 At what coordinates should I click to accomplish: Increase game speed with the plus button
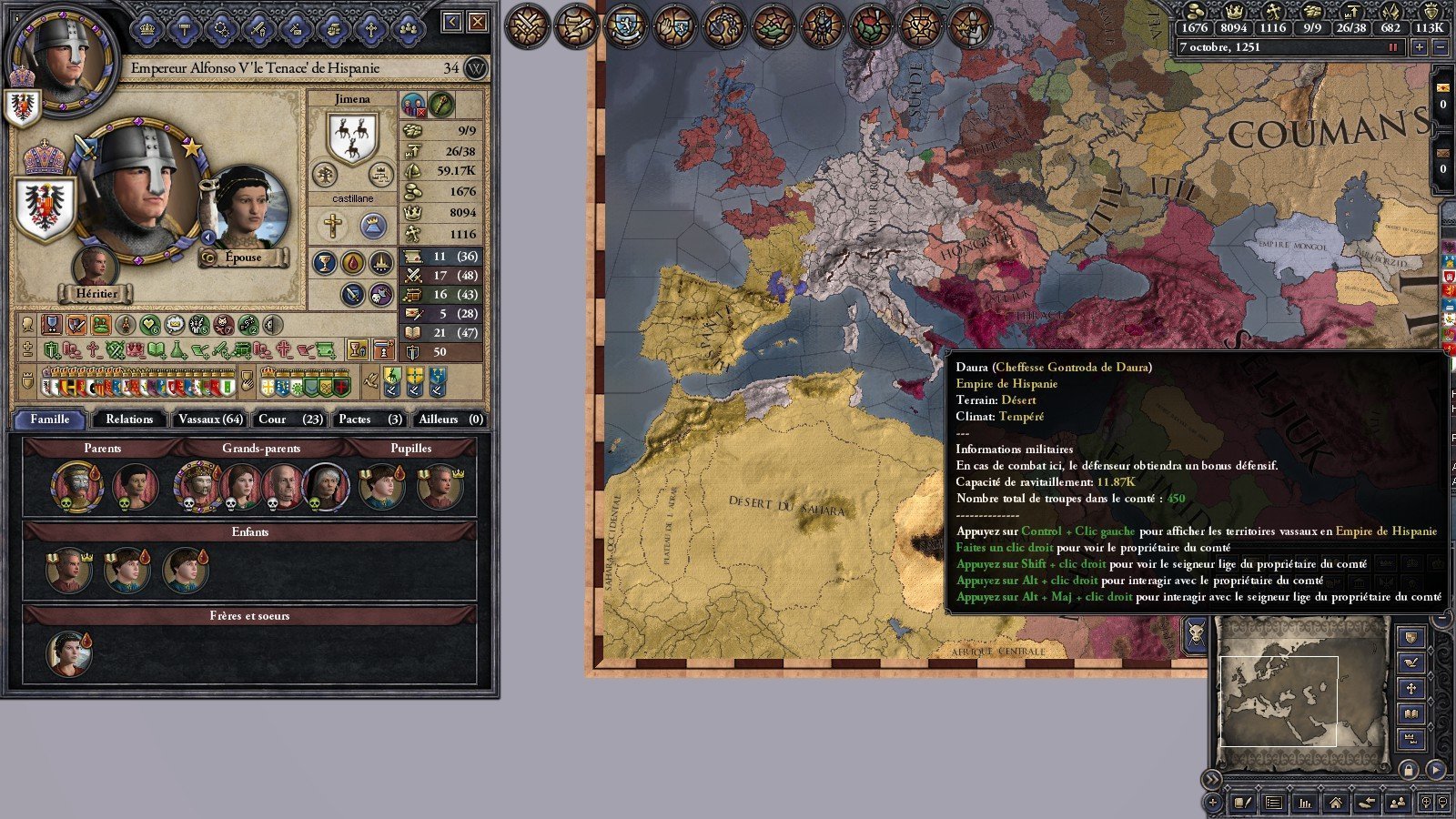tap(1419, 47)
